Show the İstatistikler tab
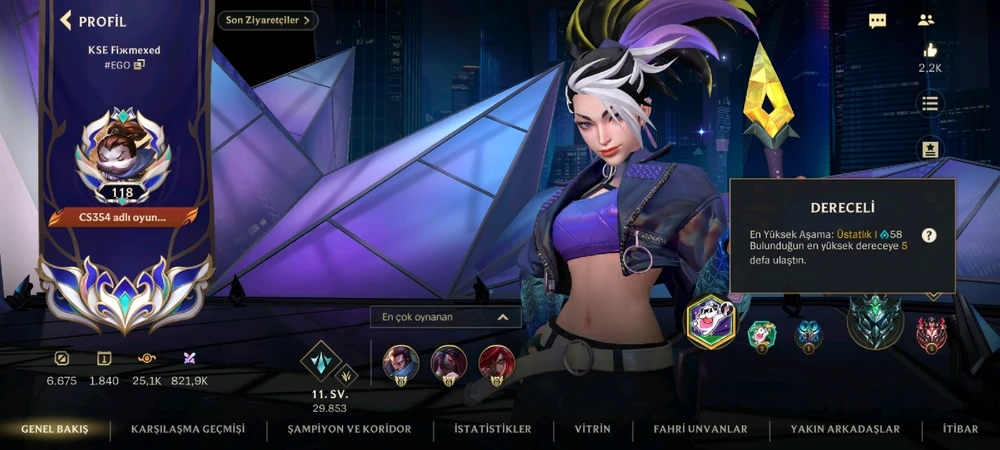This screenshot has width=1000, height=450. point(492,429)
